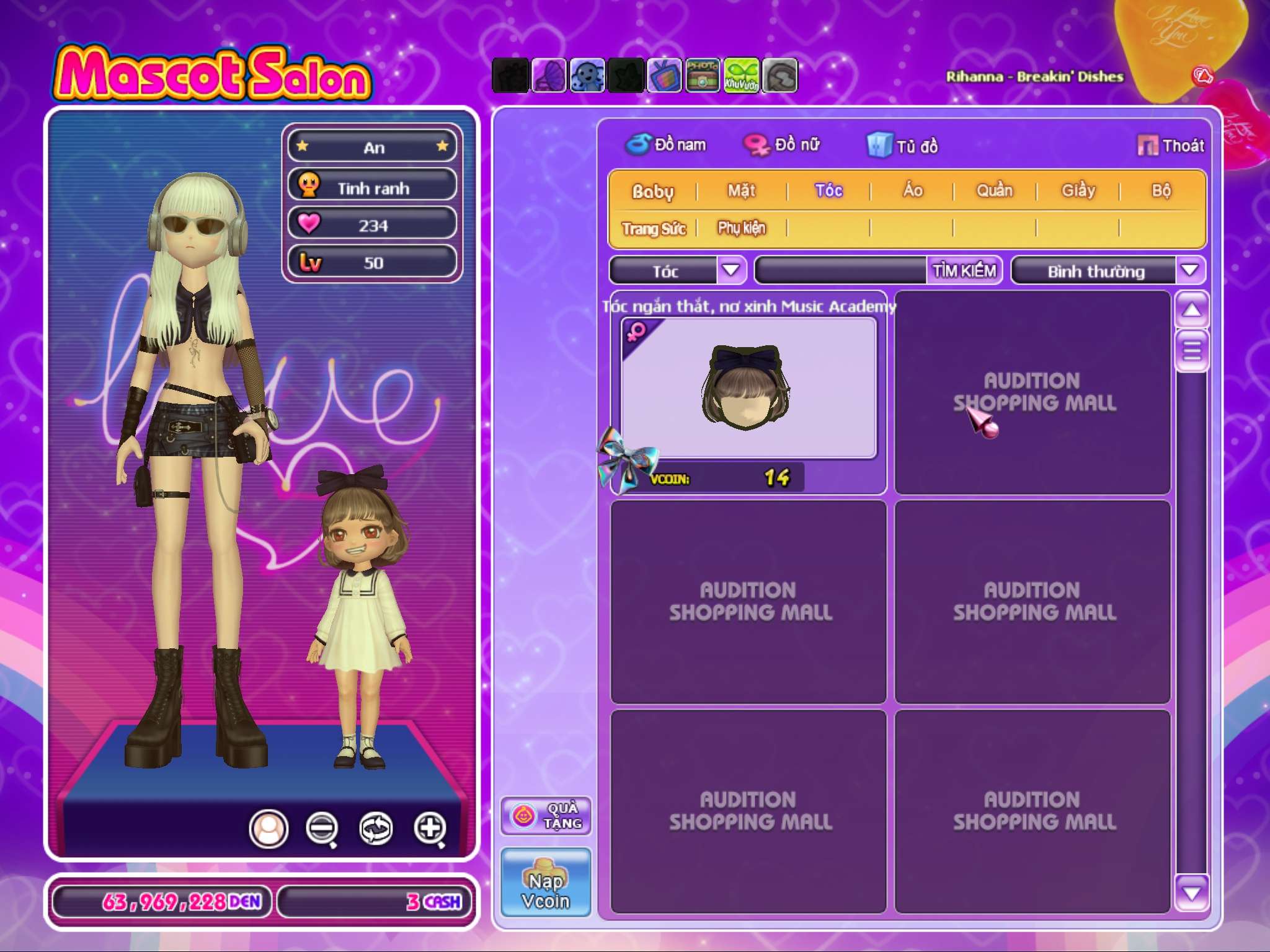1270x952 pixels.
Task: Open the Đồ nam men's items section
Action: click(665, 145)
